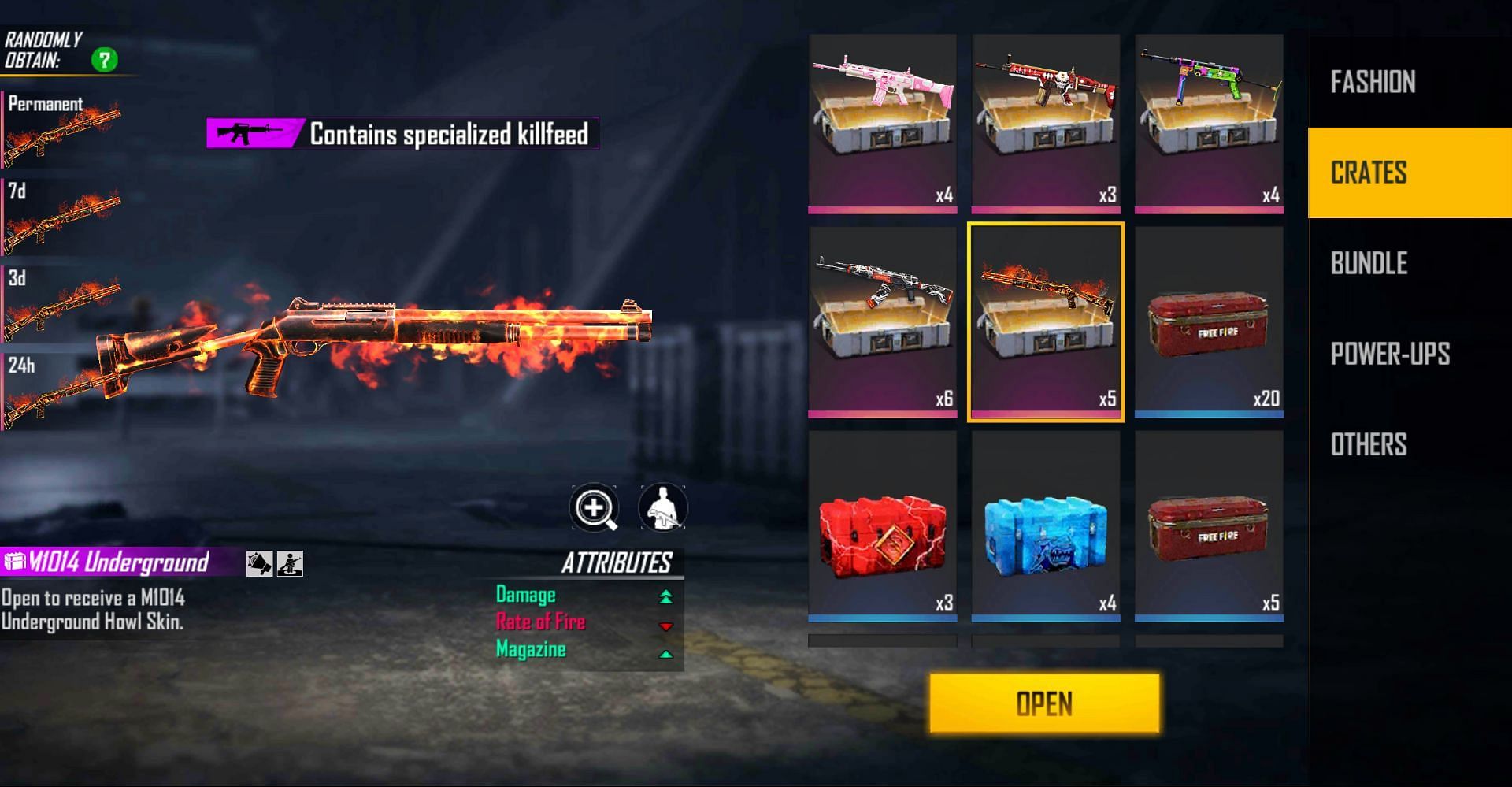Switch to the Fashion tab
1512x787 pixels.
(1373, 82)
